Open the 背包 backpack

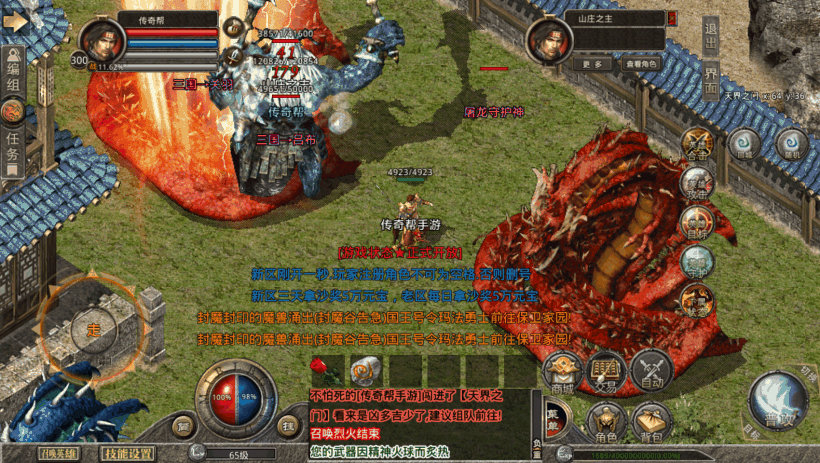coord(652,421)
